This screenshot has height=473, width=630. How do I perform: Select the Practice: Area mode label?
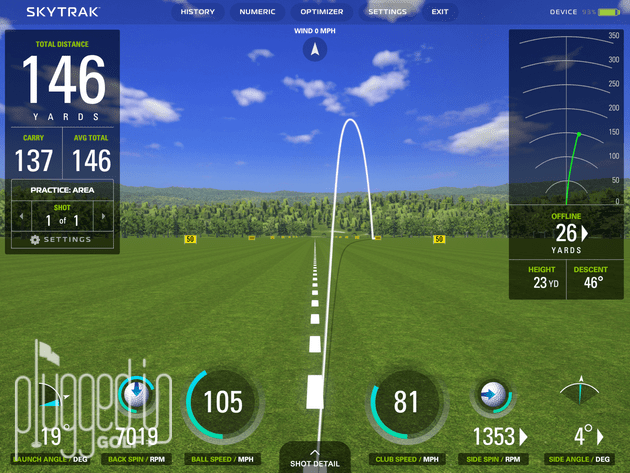[x=61, y=190]
